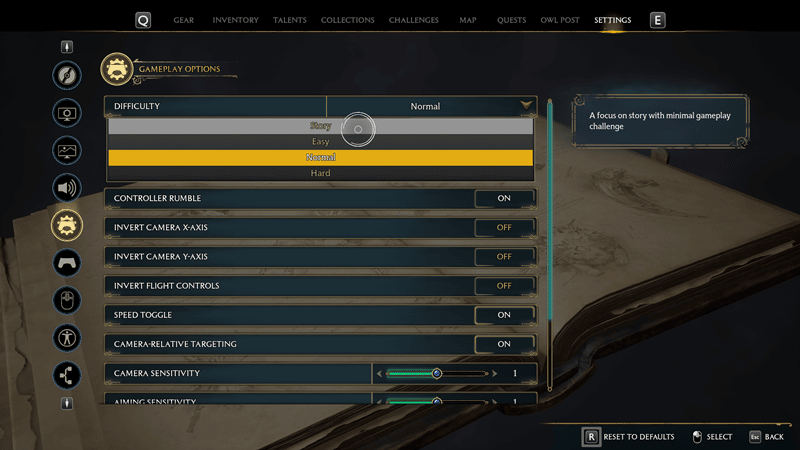The image size is (800, 450).
Task: Go to the Talents tab
Action: (290, 20)
